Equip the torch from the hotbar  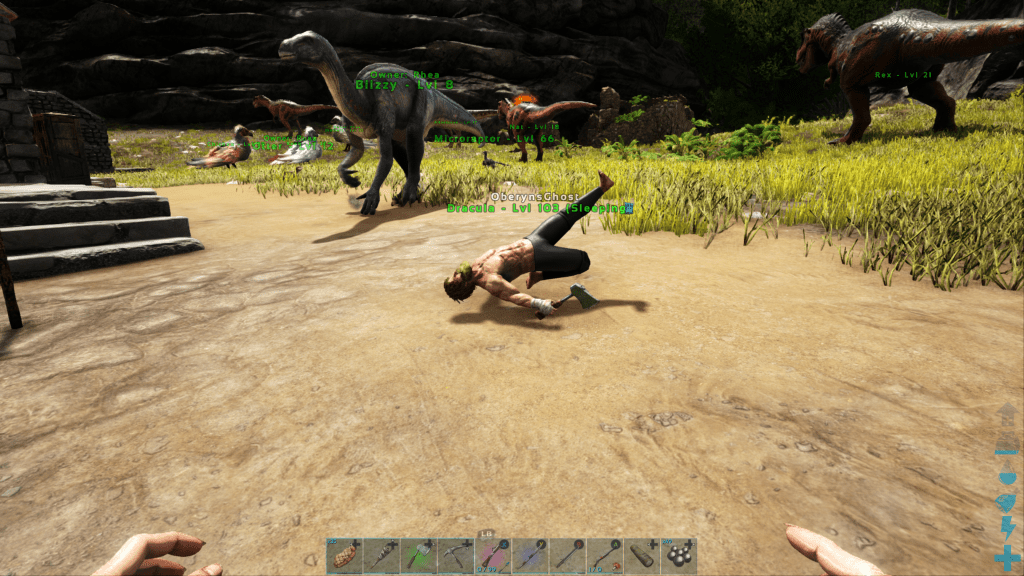[x=381, y=556]
